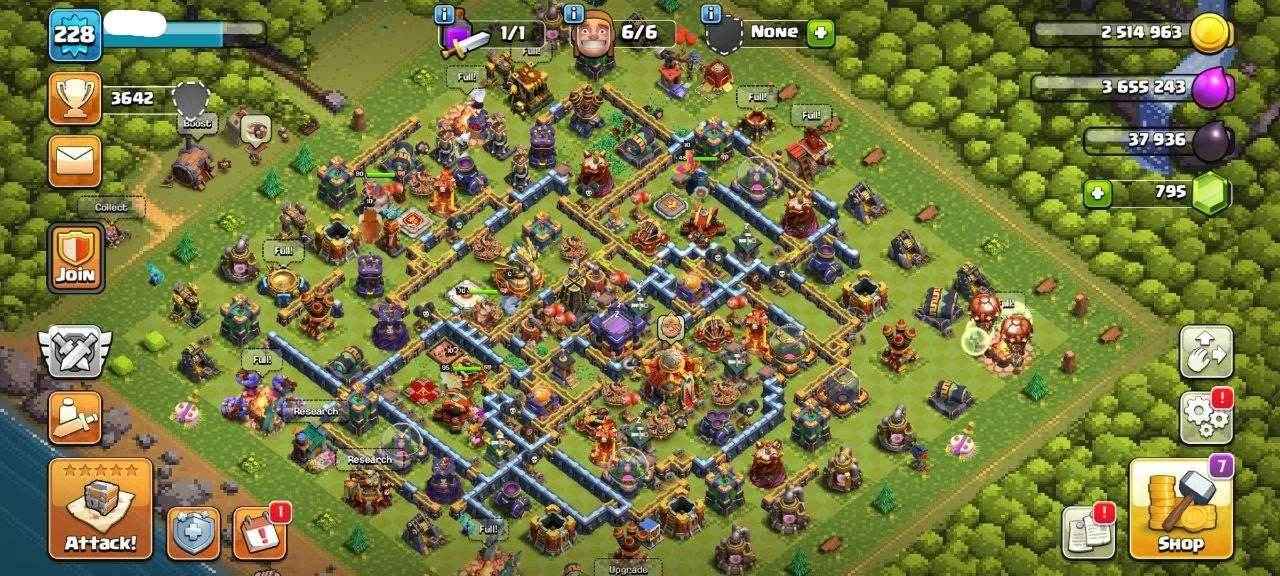Open the events calendar with red alert
Screen dimensions: 1280x576
tap(259, 533)
